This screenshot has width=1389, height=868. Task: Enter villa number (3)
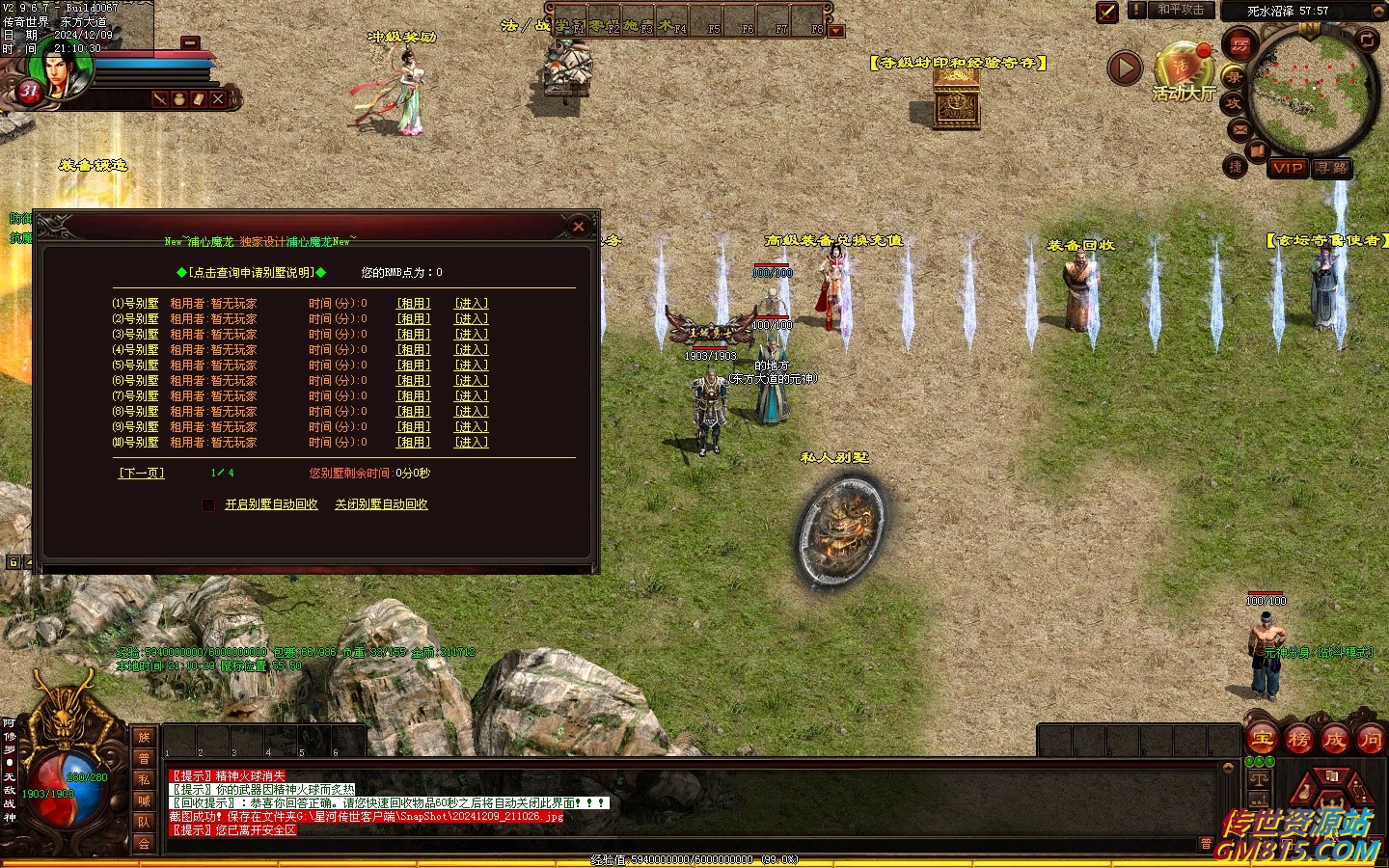click(472, 335)
